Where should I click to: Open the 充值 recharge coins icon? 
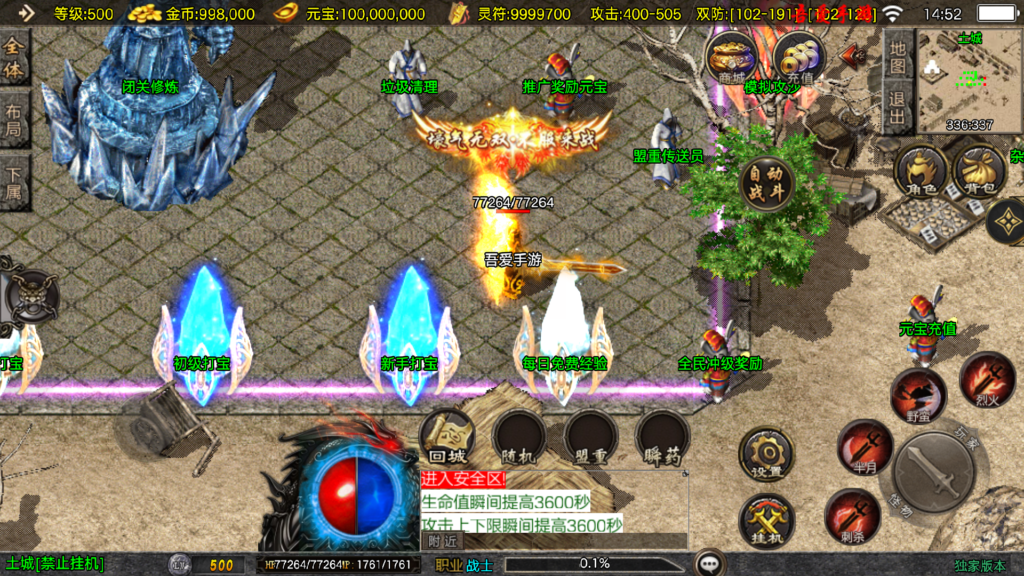[x=799, y=59]
